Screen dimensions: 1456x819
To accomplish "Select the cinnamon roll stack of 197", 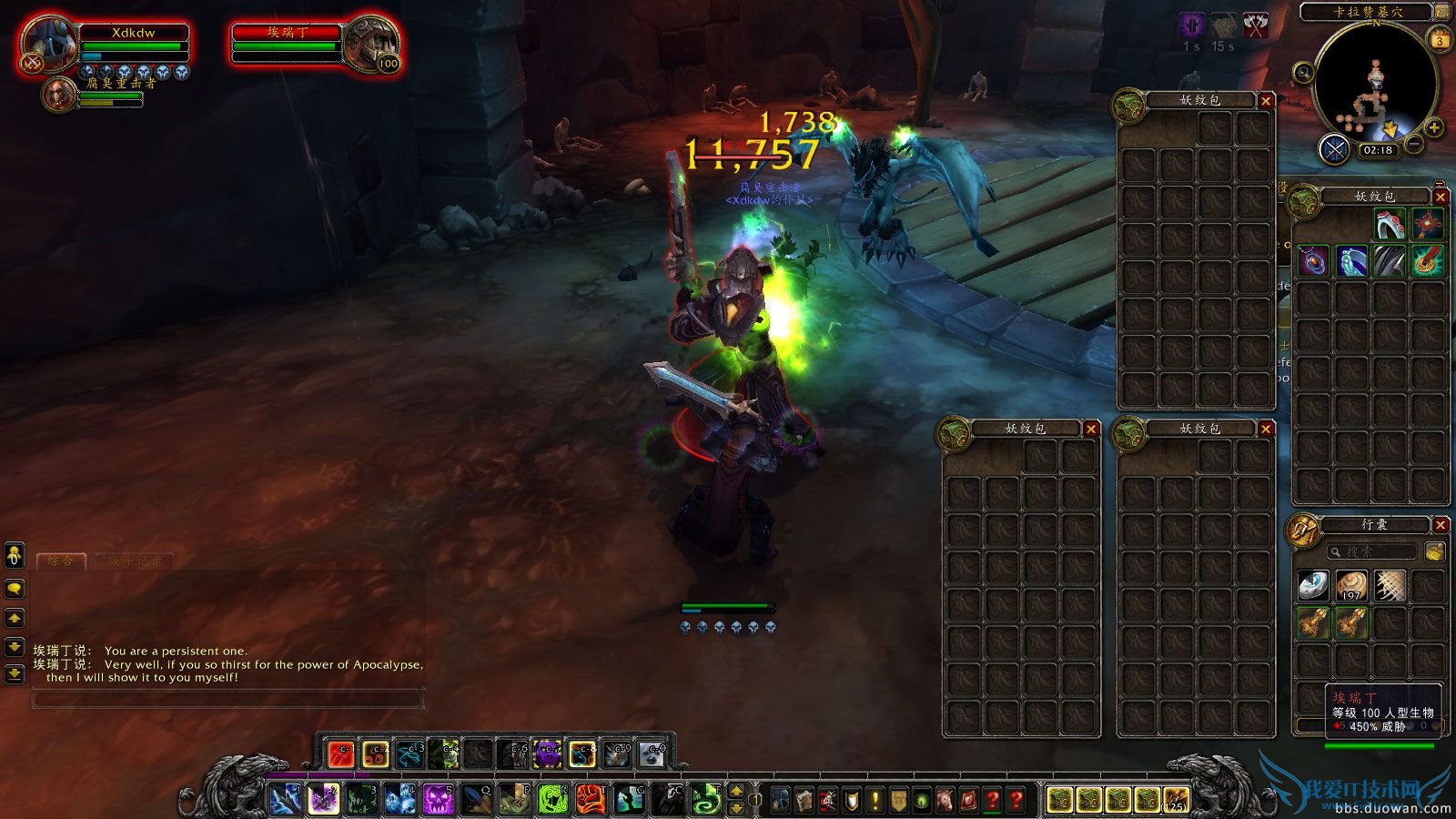I will pyautogui.click(x=1351, y=586).
